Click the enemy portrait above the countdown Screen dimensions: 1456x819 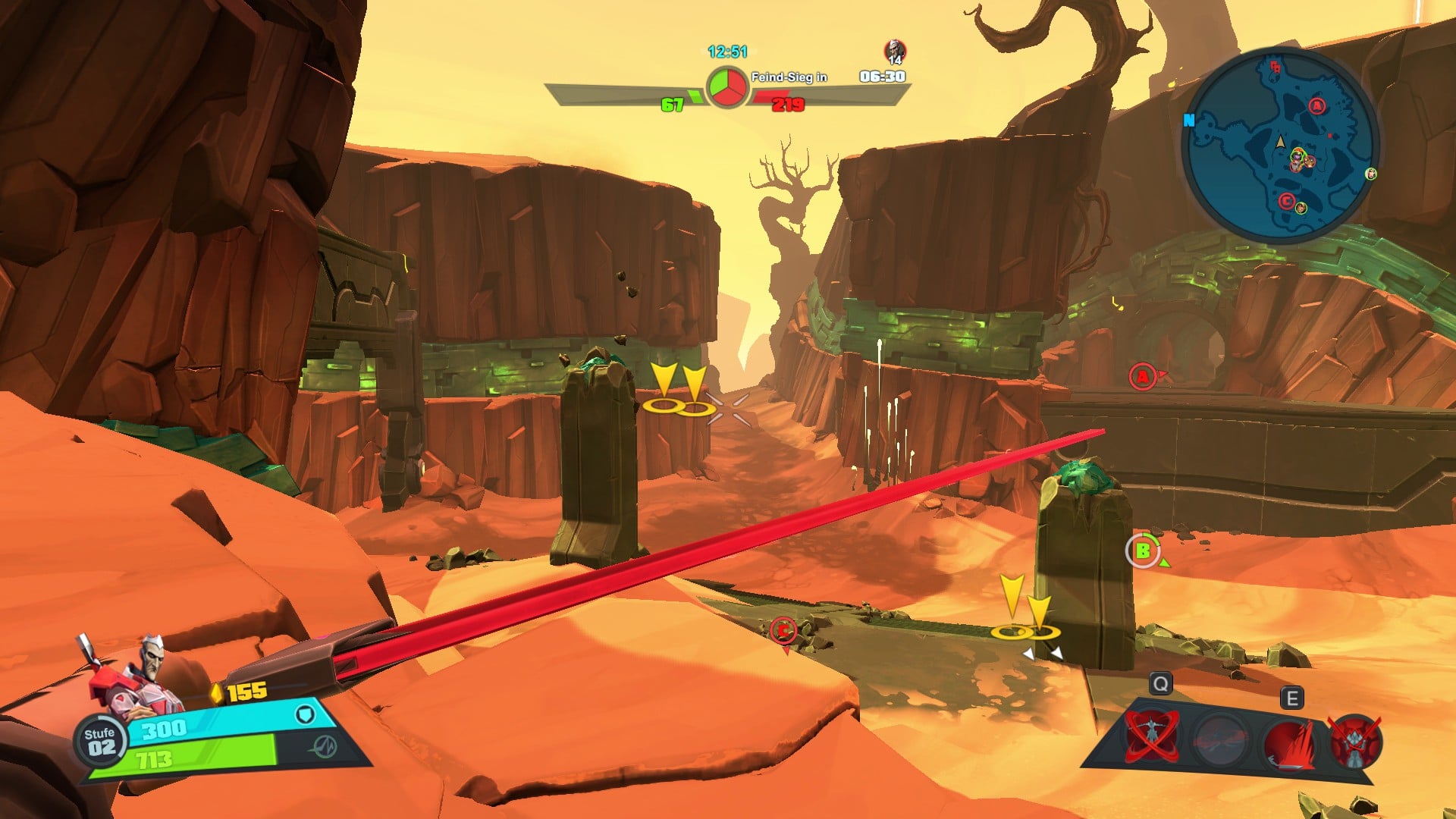[x=895, y=52]
